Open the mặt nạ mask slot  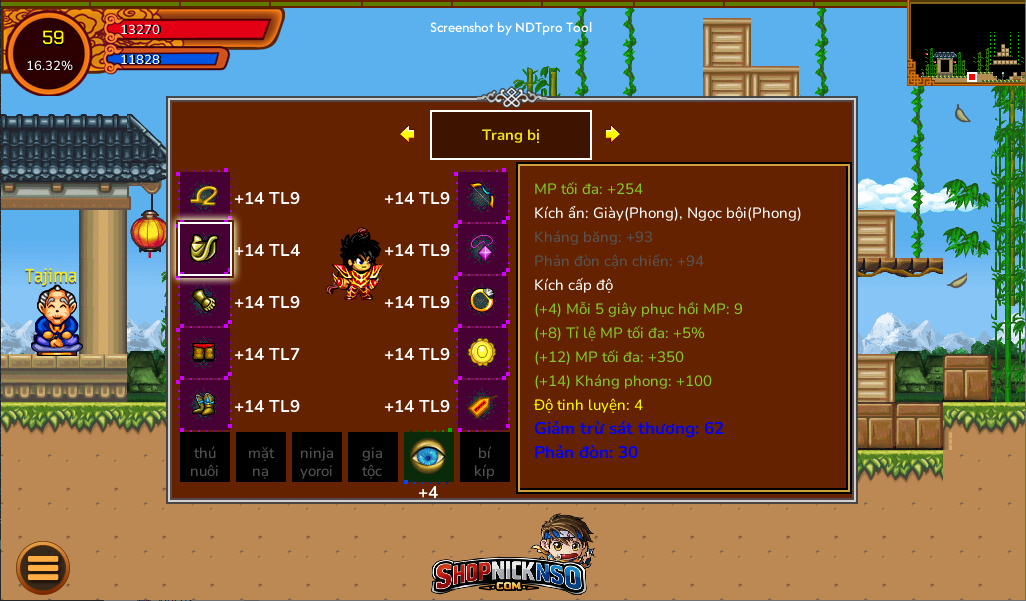tap(261, 457)
